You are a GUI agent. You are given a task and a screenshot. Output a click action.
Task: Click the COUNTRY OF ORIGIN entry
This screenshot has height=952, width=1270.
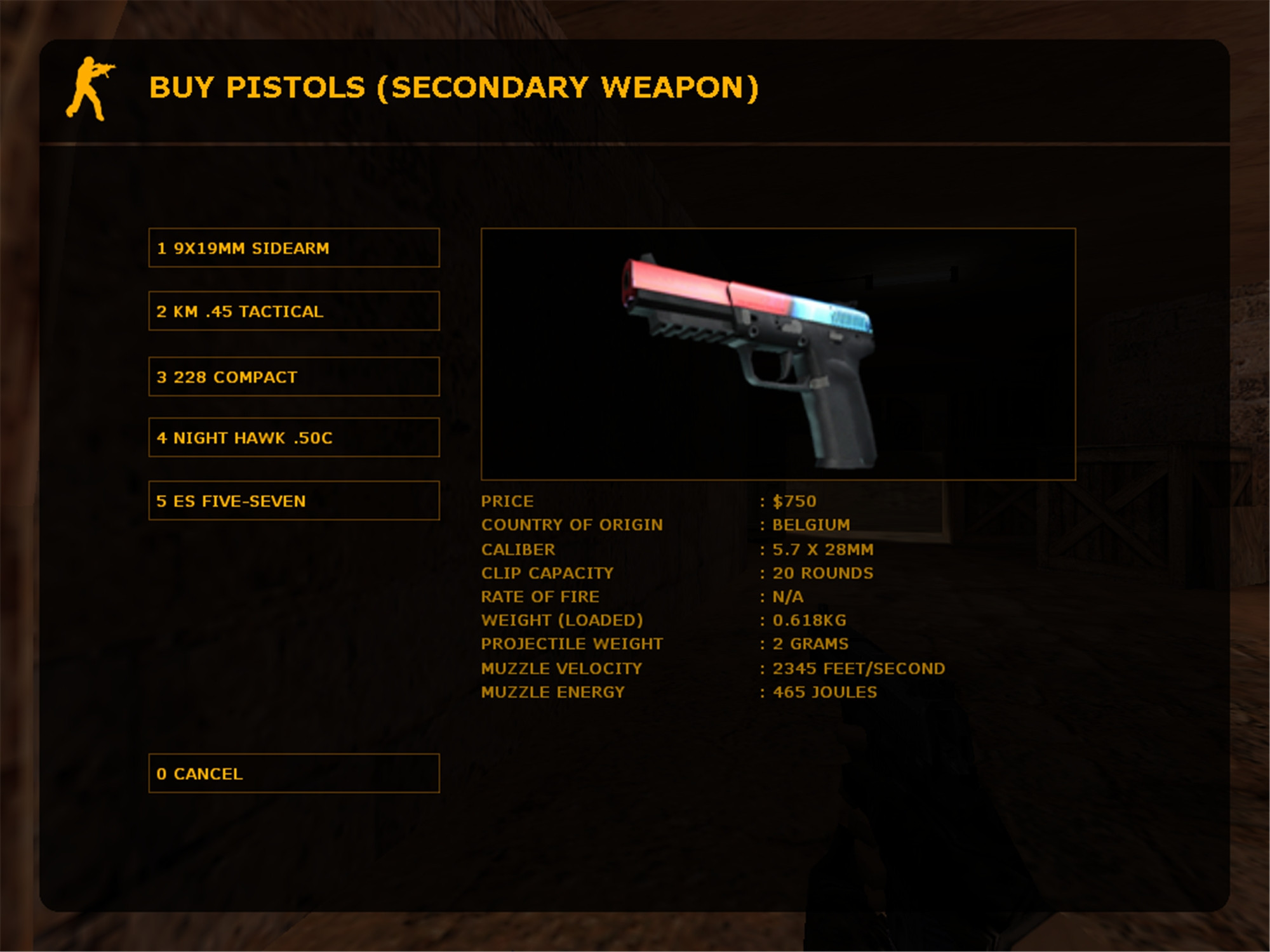pyautogui.click(x=571, y=524)
